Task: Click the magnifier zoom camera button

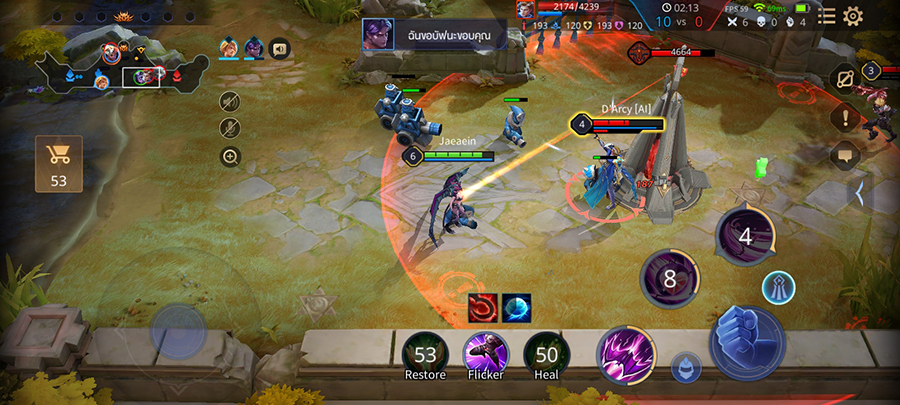Action: click(230, 156)
